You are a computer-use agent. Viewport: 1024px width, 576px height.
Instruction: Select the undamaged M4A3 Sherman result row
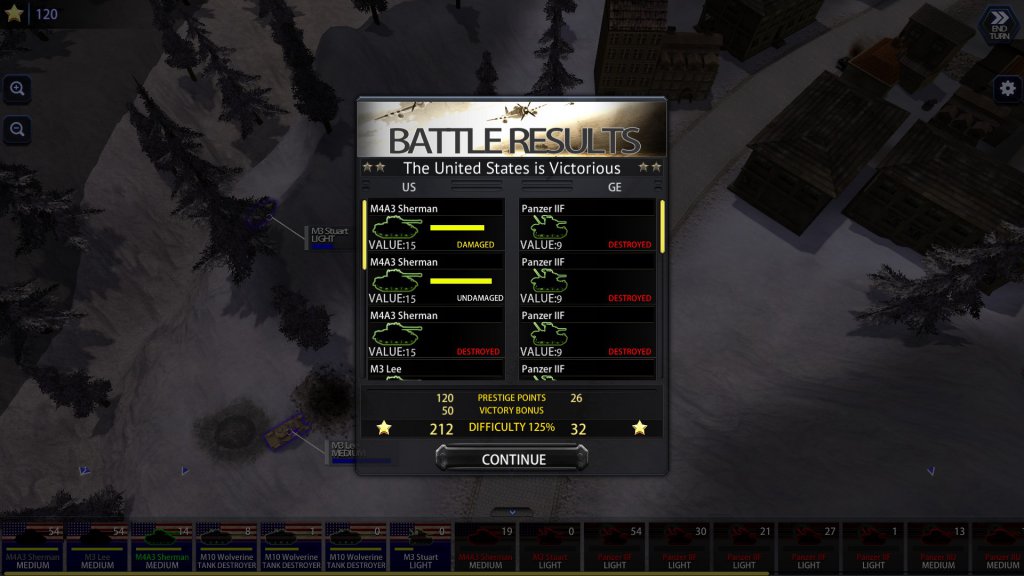434,280
